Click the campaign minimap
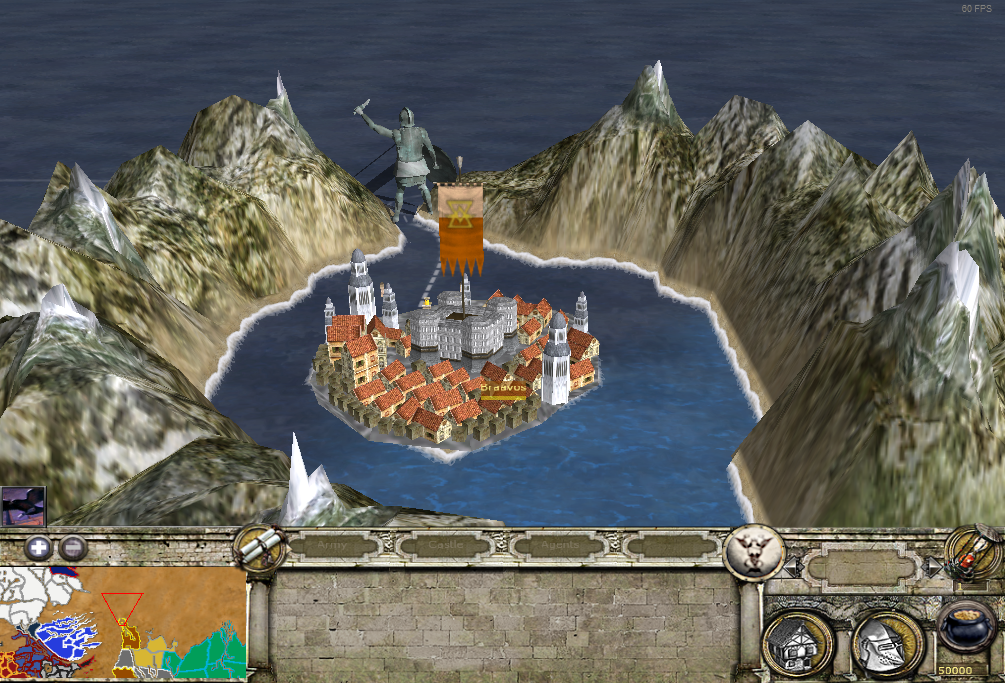 123,622
